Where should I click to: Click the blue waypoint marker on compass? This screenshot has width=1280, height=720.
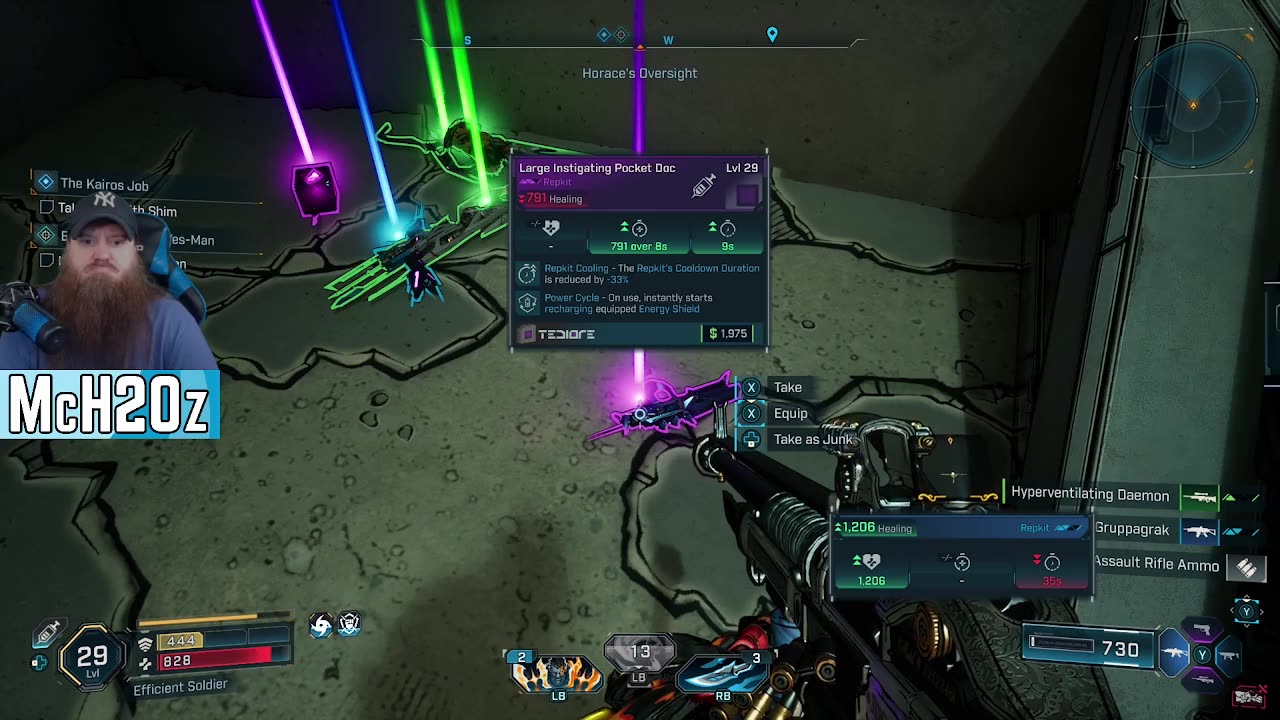772,35
